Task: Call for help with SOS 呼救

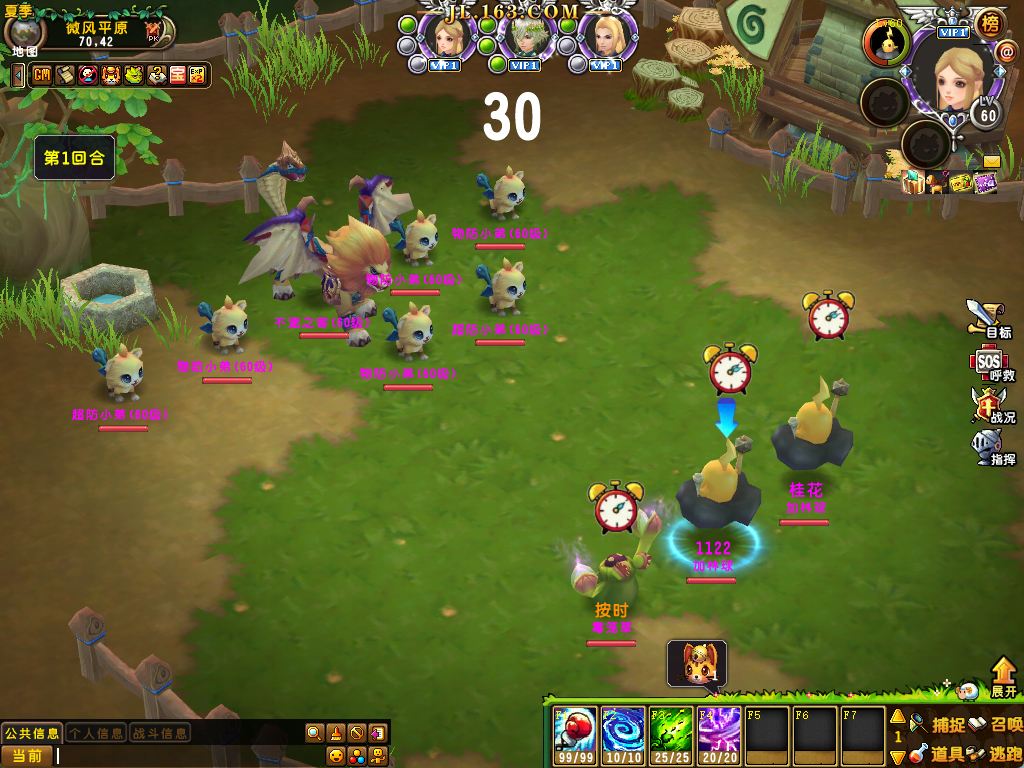Action: [x=989, y=363]
